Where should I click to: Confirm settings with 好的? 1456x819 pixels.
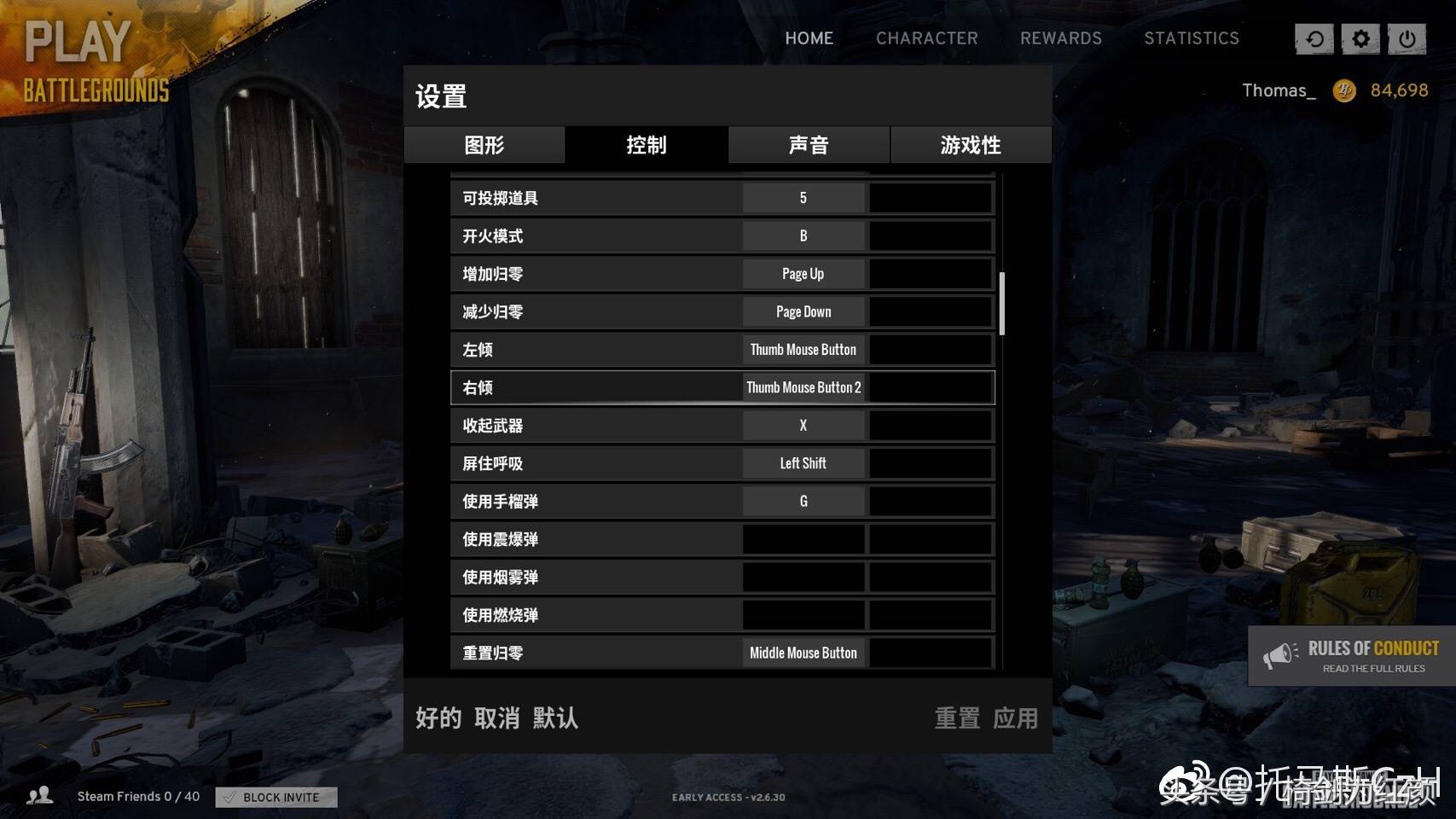click(438, 718)
